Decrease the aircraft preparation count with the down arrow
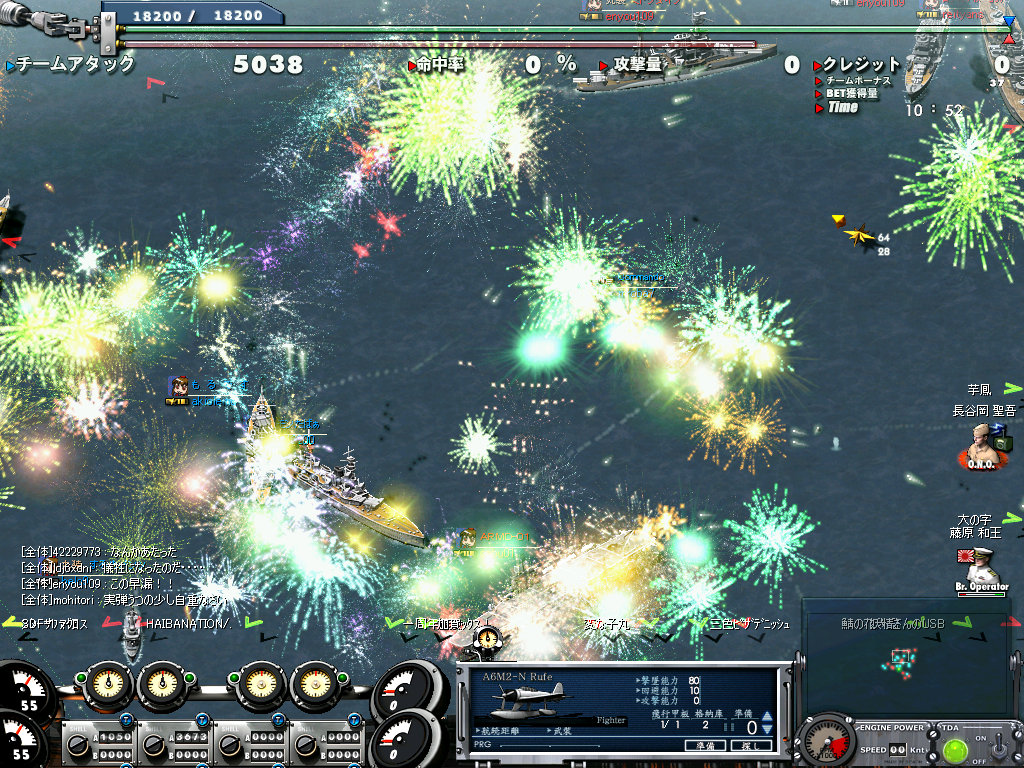1024x768 pixels. (x=766, y=730)
